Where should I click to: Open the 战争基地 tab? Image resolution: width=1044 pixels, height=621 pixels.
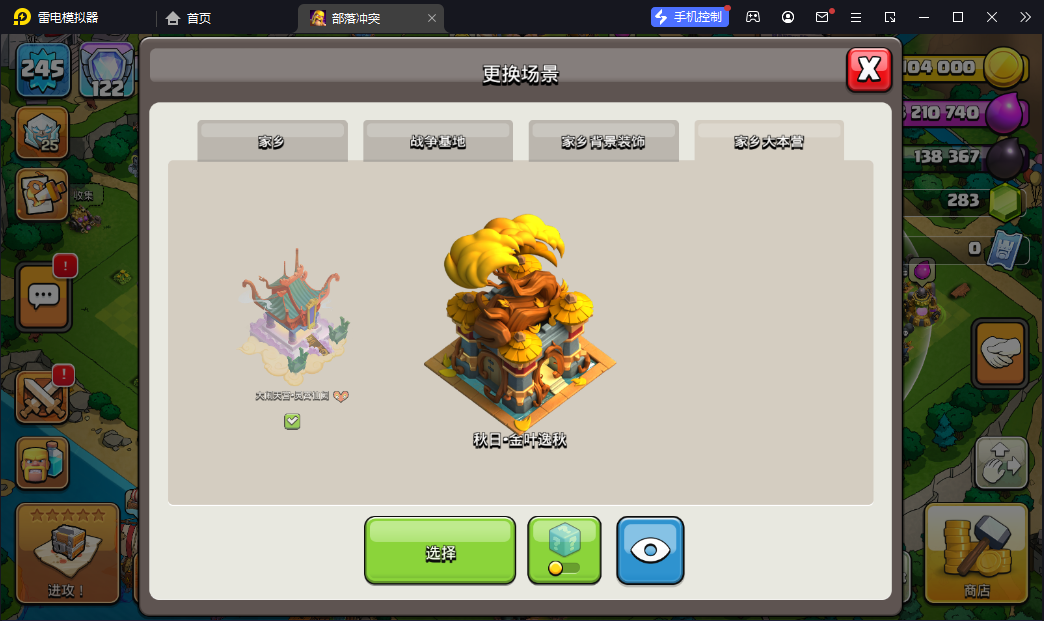coord(438,141)
